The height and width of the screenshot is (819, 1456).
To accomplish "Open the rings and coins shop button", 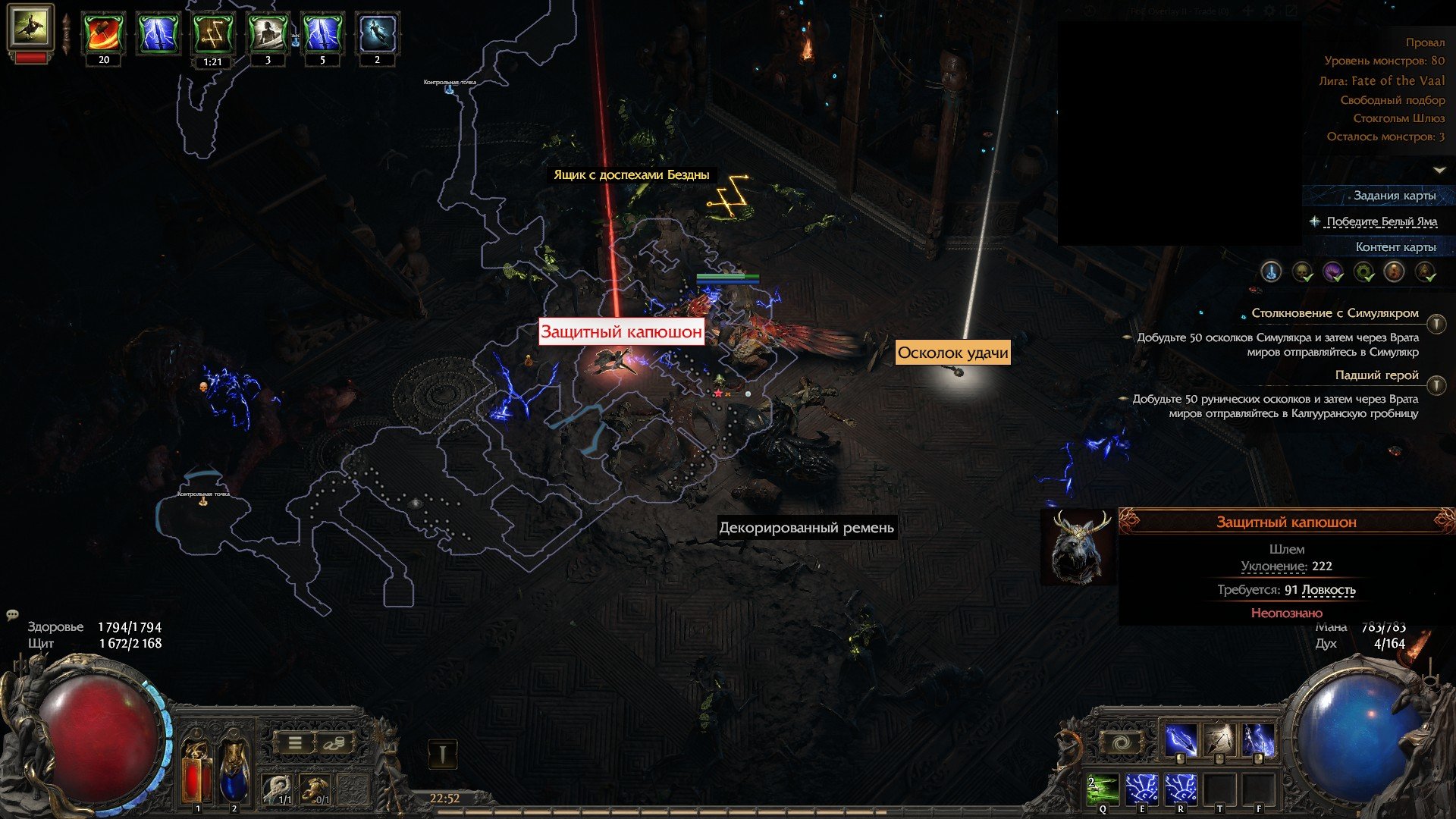I will pyautogui.click(x=334, y=743).
